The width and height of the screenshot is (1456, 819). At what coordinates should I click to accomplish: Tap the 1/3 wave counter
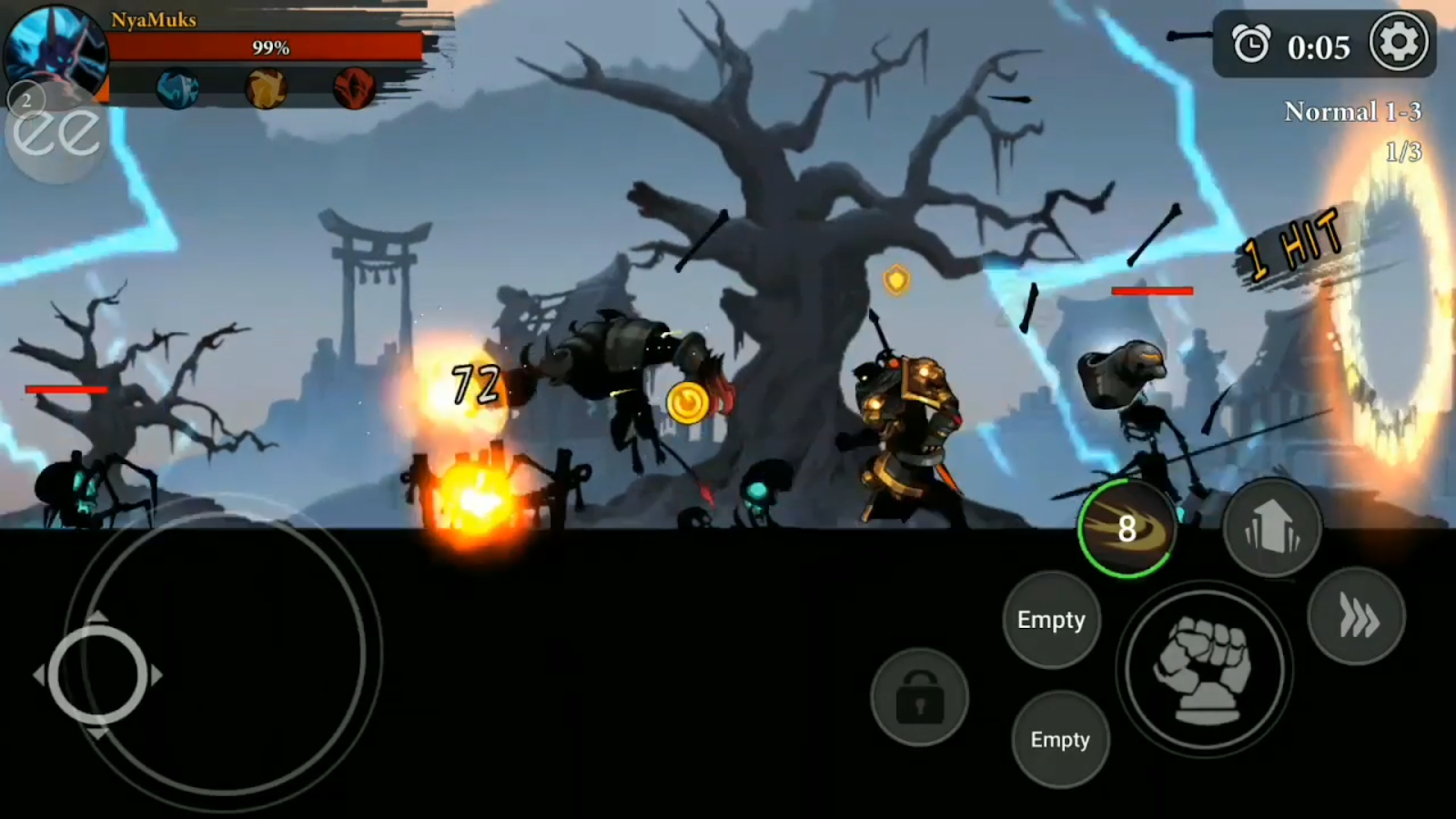pyautogui.click(x=1402, y=153)
